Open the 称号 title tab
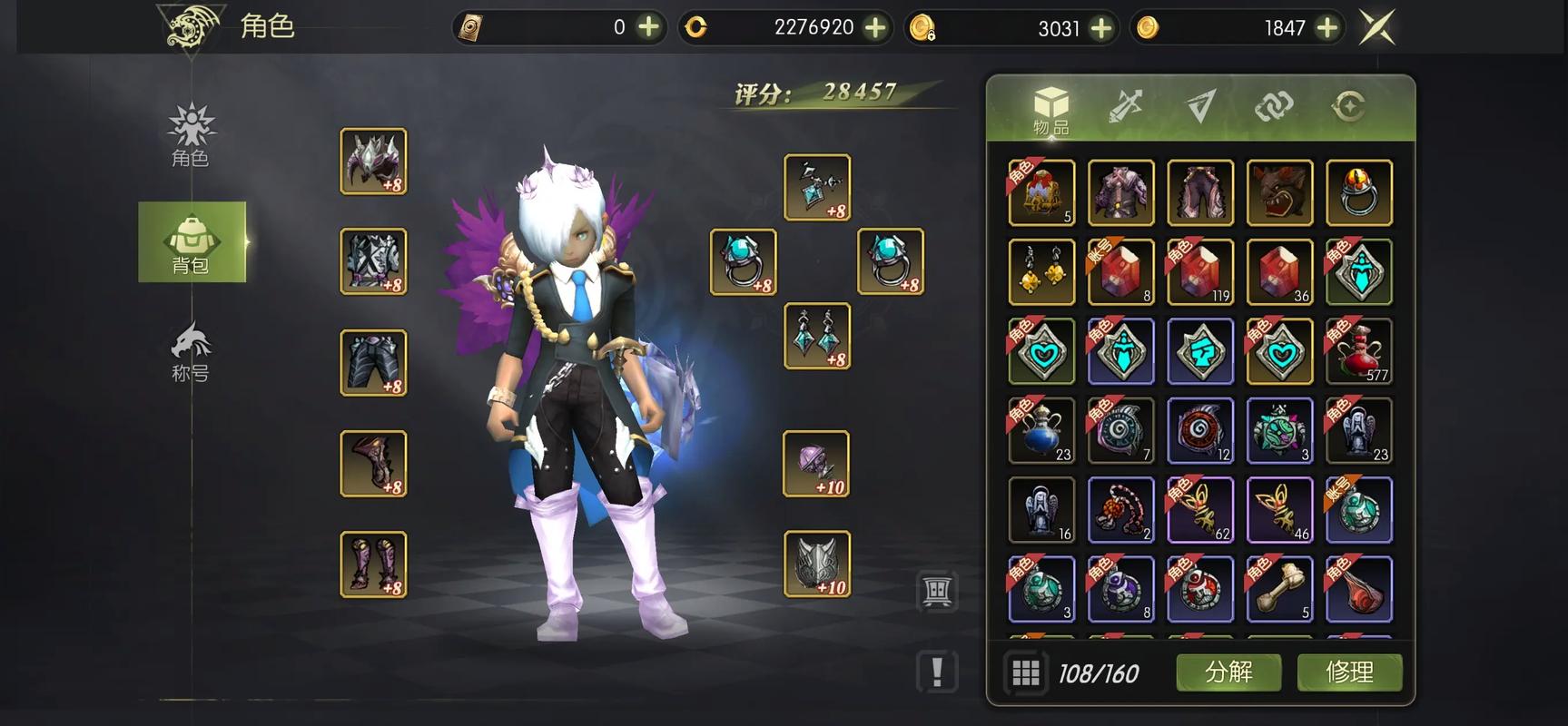1568x726 pixels. (x=191, y=352)
